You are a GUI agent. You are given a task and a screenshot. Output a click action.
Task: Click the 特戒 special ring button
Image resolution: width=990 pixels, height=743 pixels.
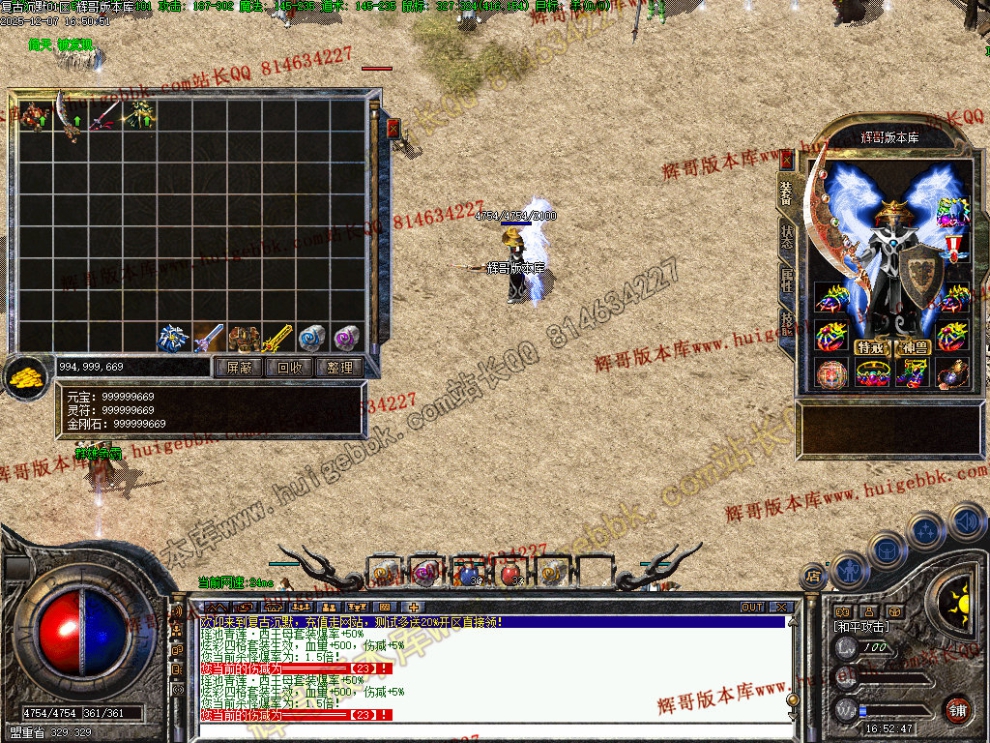[x=869, y=347]
